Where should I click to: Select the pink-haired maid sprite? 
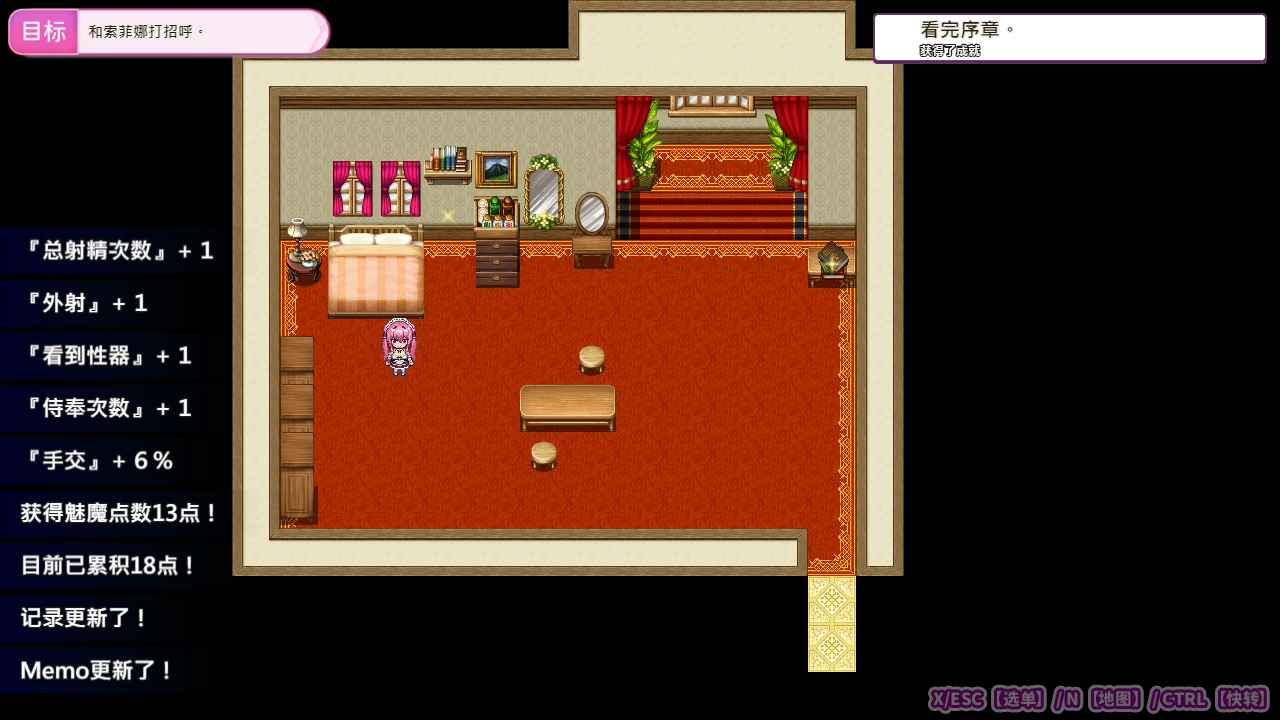tap(398, 345)
